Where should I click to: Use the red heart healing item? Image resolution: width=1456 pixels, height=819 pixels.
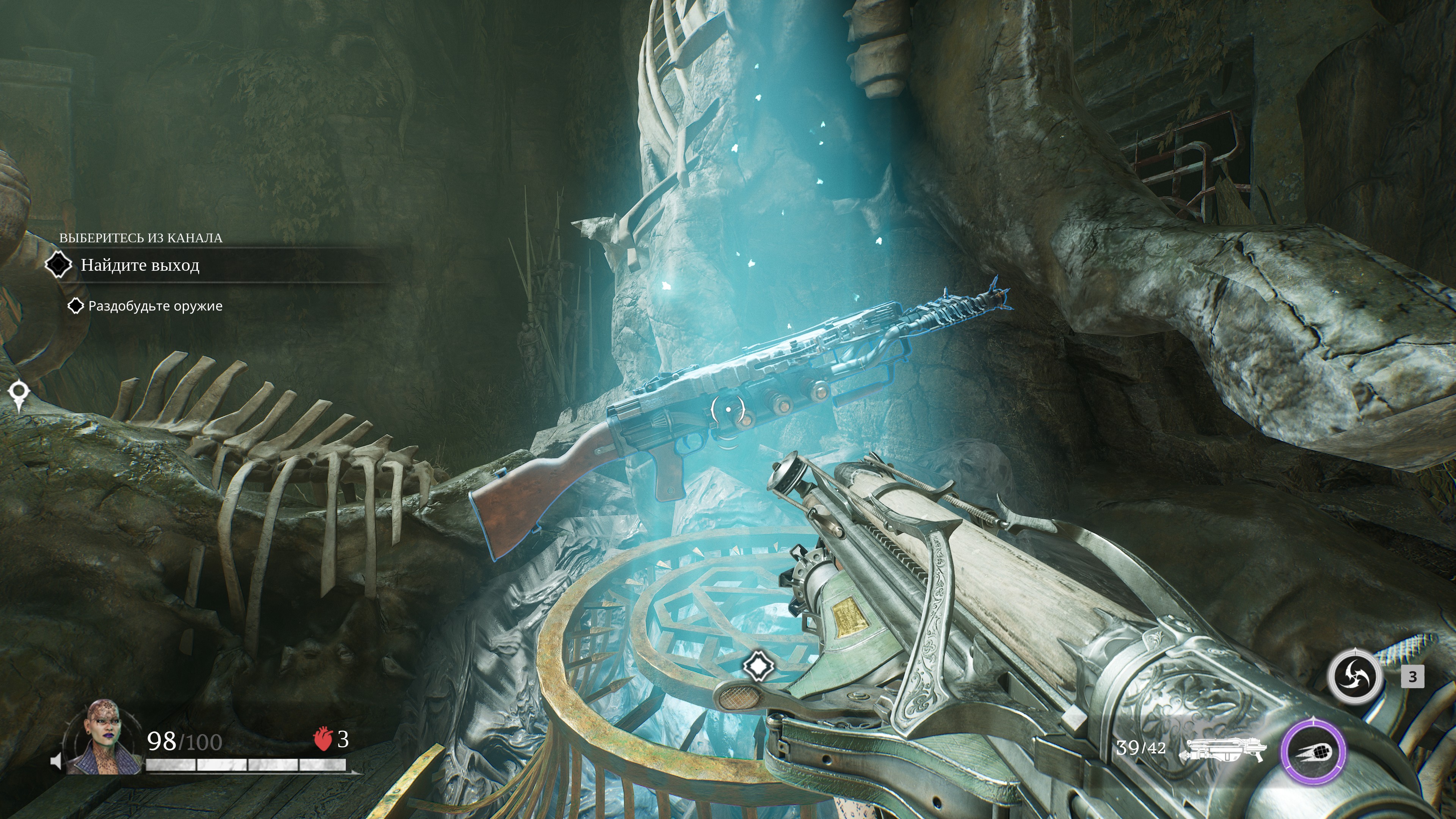pyautogui.click(x=323, y=739)
